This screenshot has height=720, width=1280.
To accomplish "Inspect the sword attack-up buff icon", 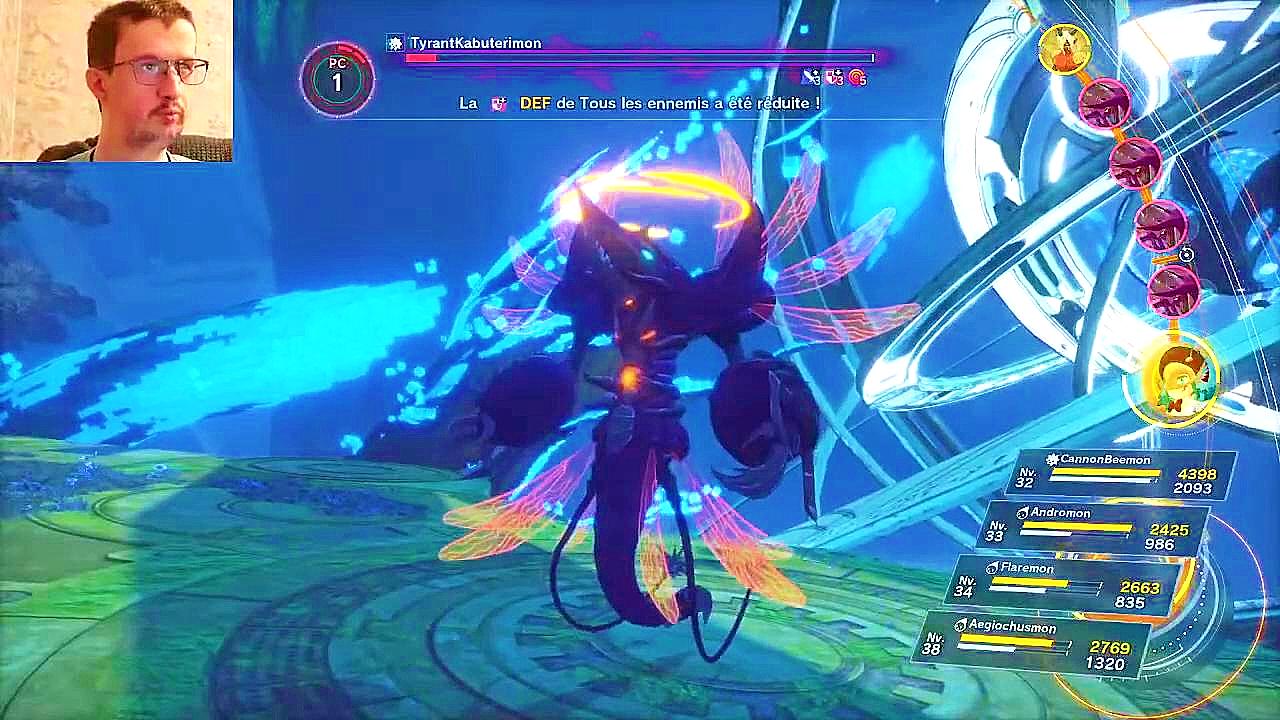I will tap(811, 77).
